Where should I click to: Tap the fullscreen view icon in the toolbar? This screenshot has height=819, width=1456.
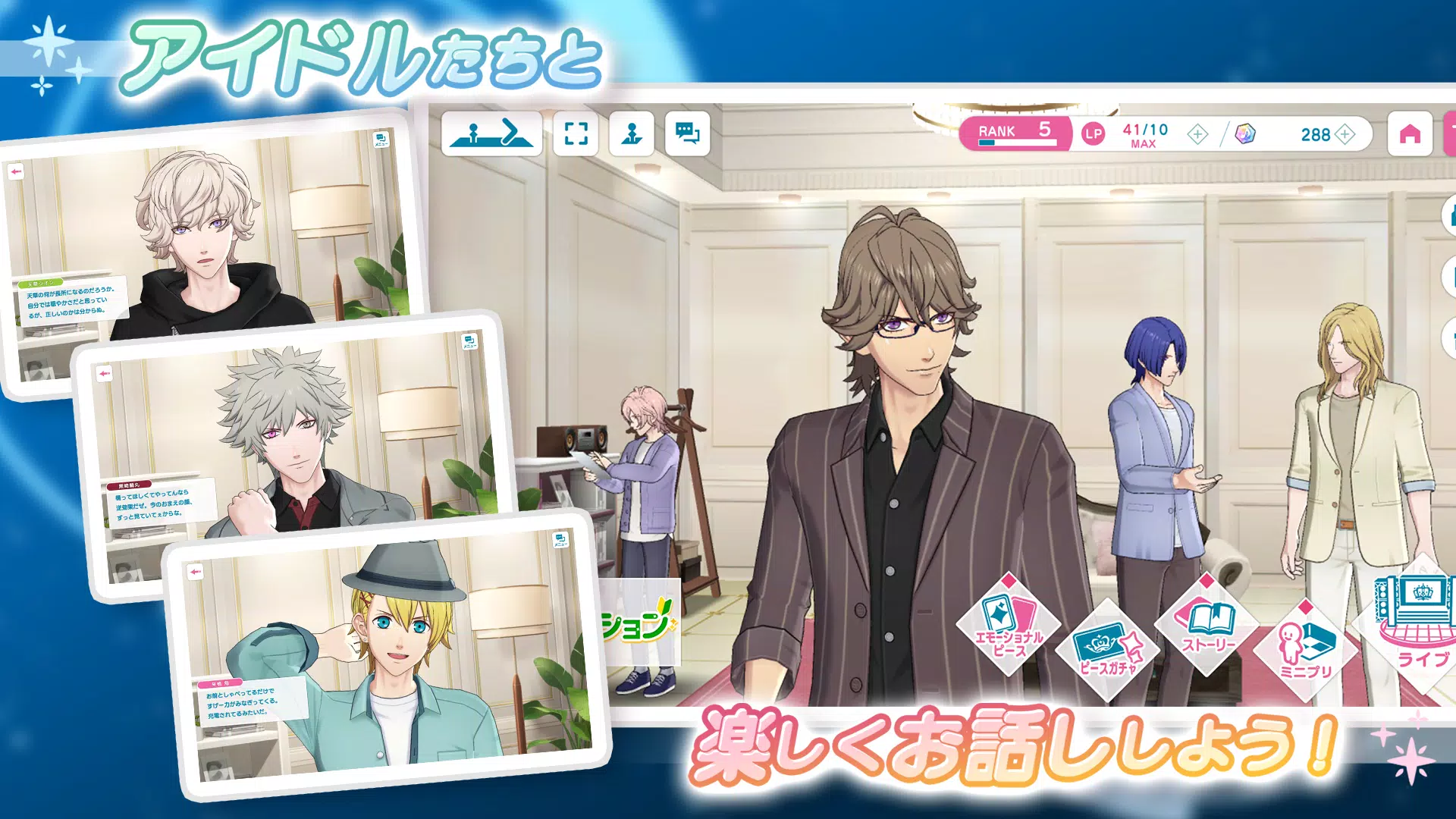coord(578,134)
